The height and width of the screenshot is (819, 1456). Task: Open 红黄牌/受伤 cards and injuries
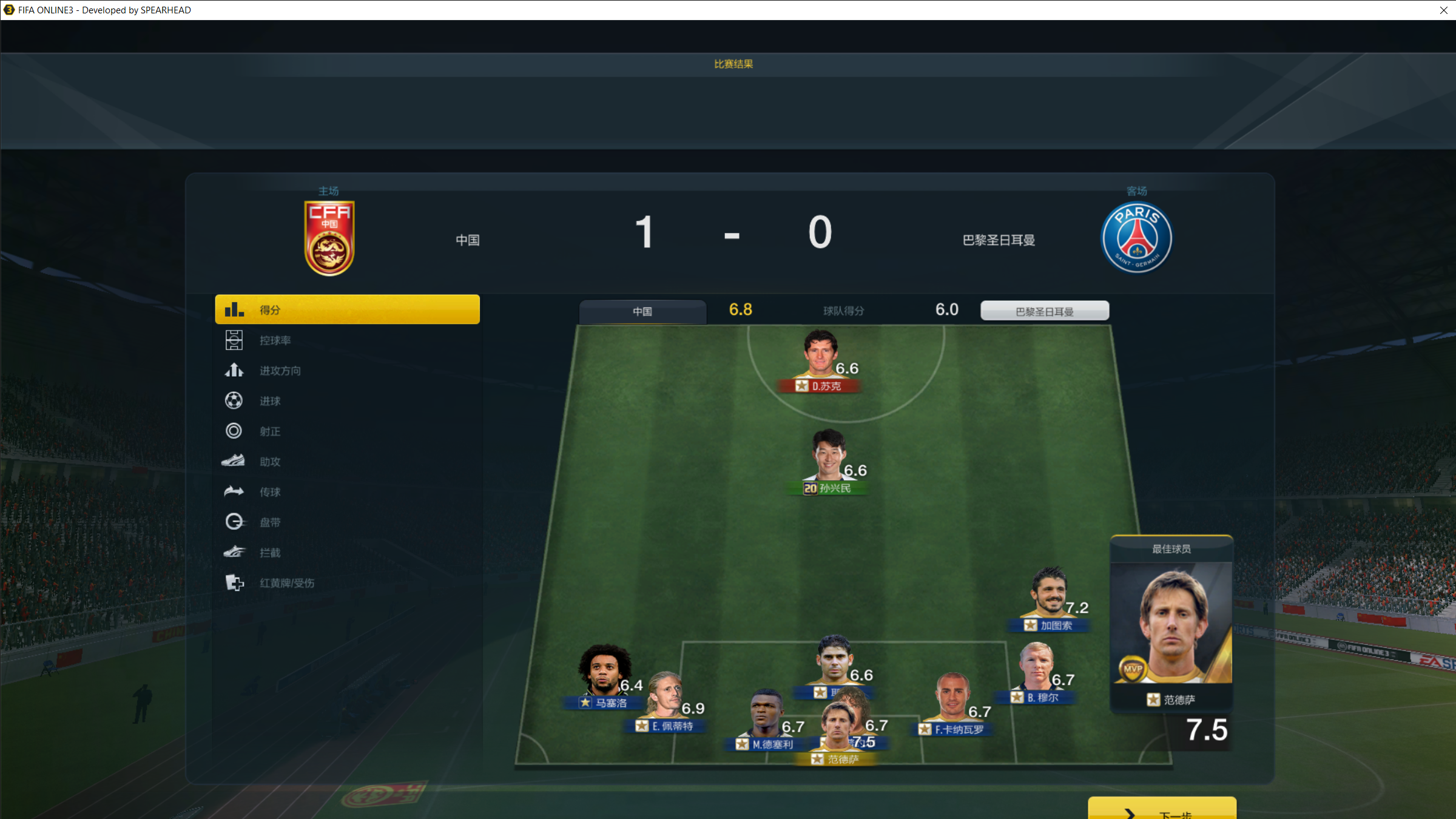point(286,583)
